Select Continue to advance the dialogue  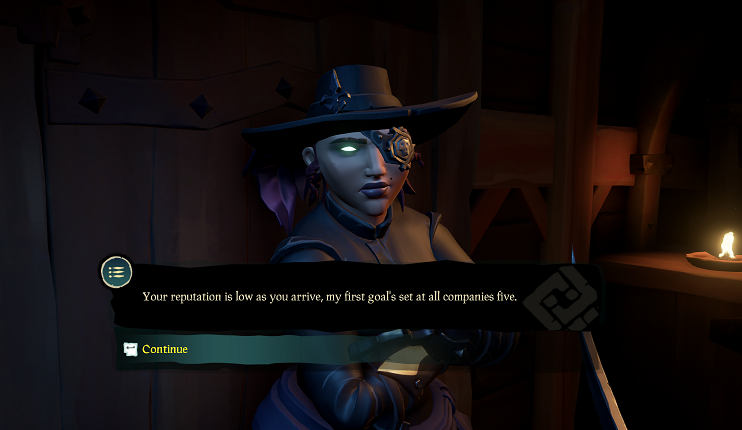[164, 349]
